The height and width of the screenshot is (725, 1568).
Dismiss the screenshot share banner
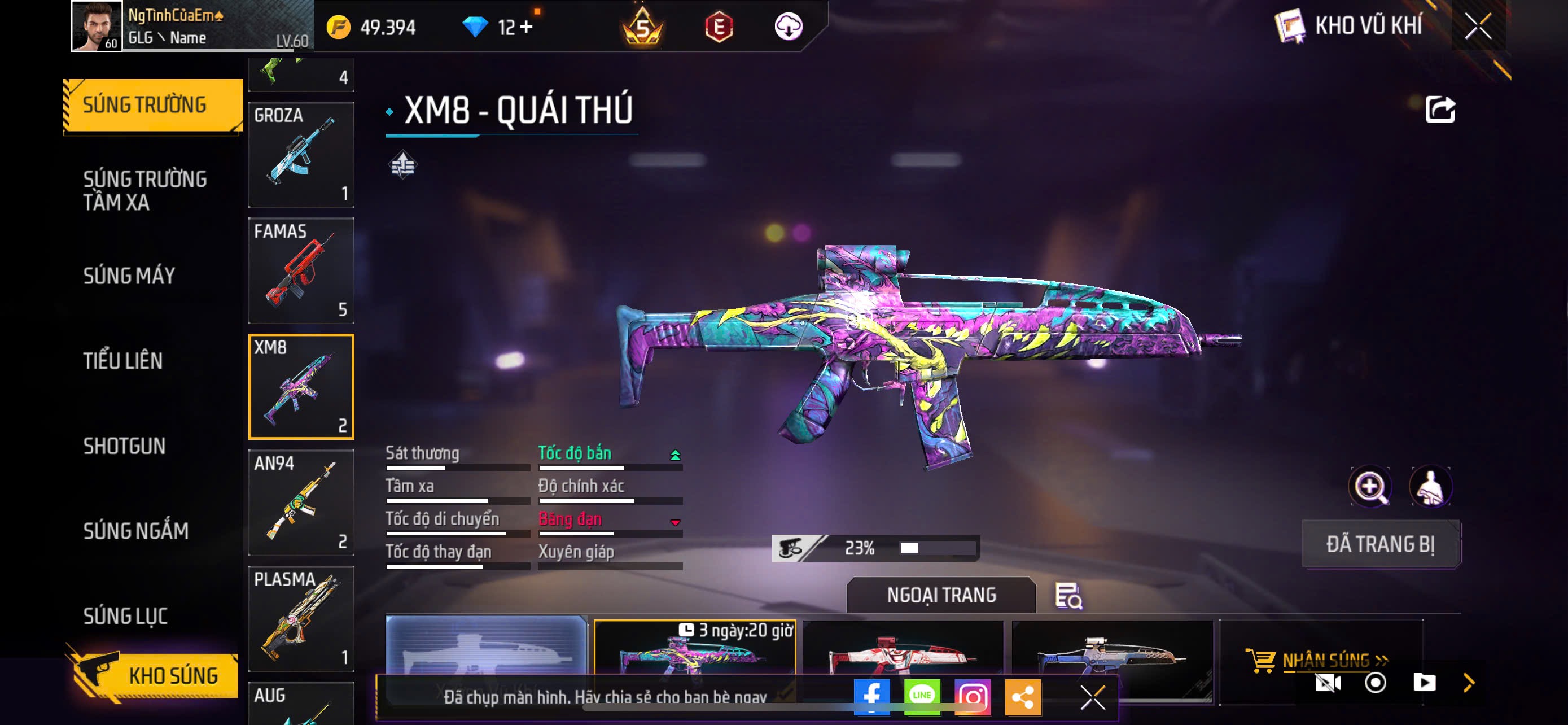pos(1093,697)
